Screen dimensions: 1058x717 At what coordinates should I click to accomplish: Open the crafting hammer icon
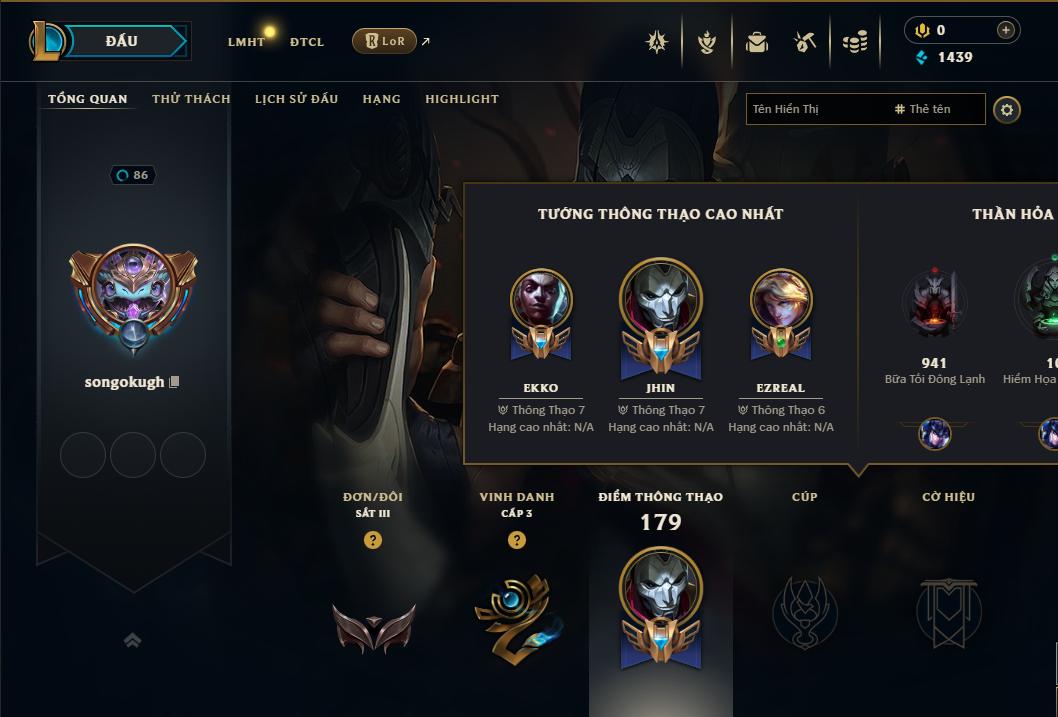[805, 42]
